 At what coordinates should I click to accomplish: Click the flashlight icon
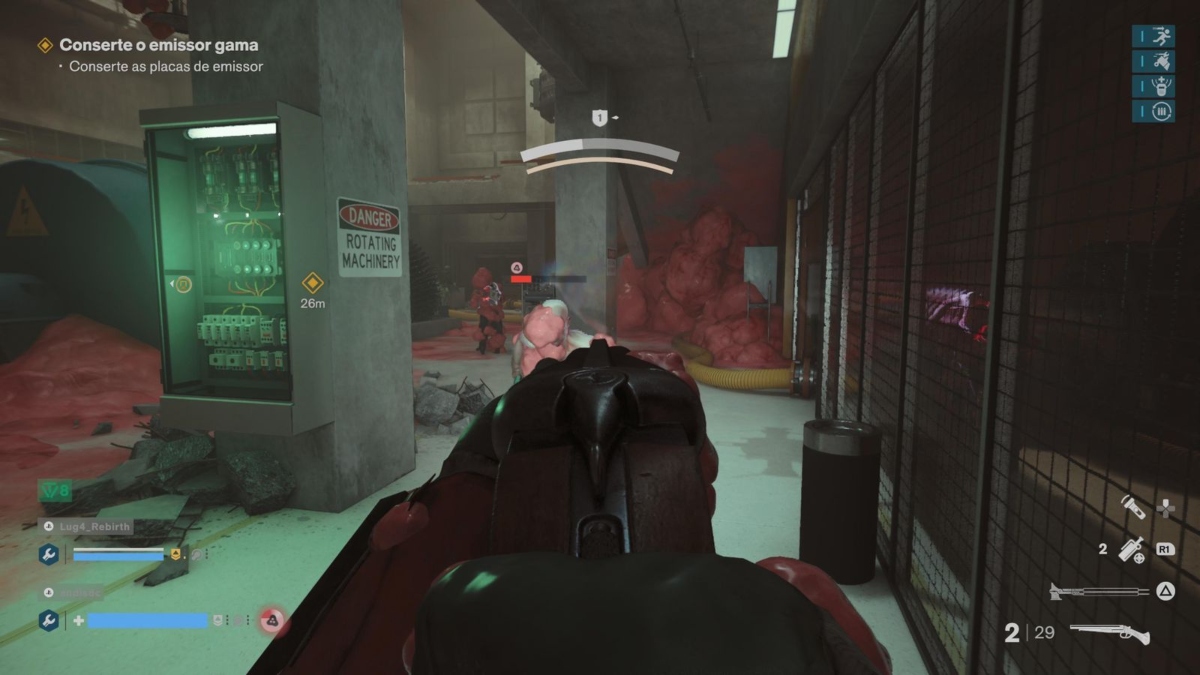point(1131,506)
